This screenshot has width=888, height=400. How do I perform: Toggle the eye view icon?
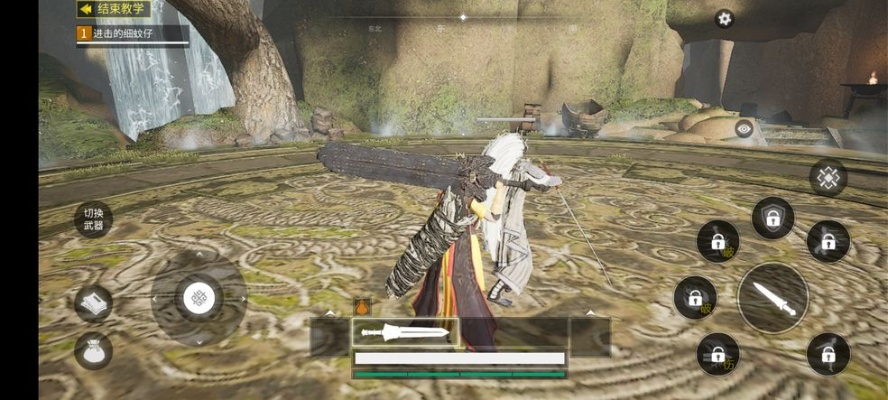point(744,128)
